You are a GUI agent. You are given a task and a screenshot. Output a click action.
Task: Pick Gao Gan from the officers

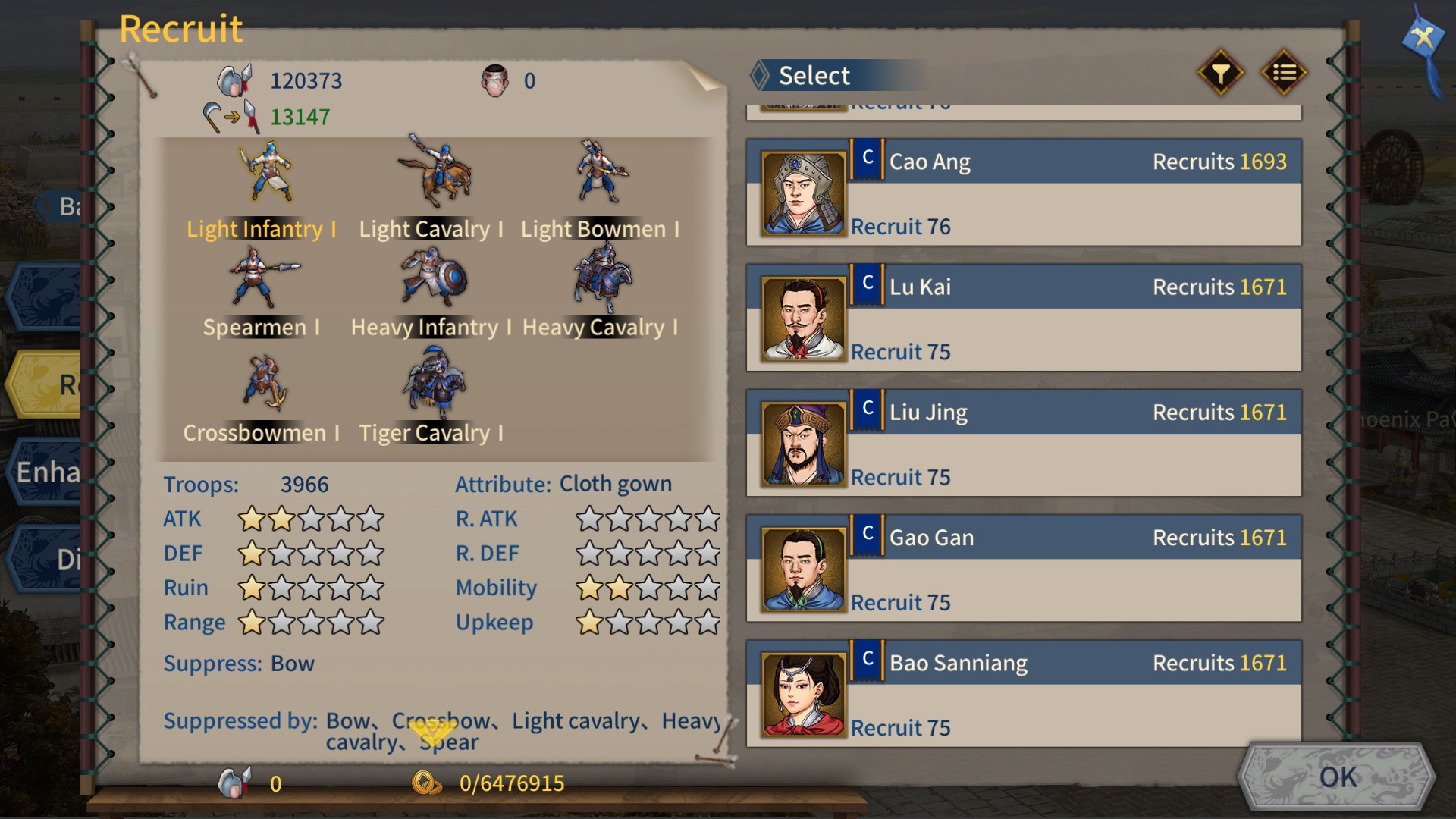point(1024,567)
